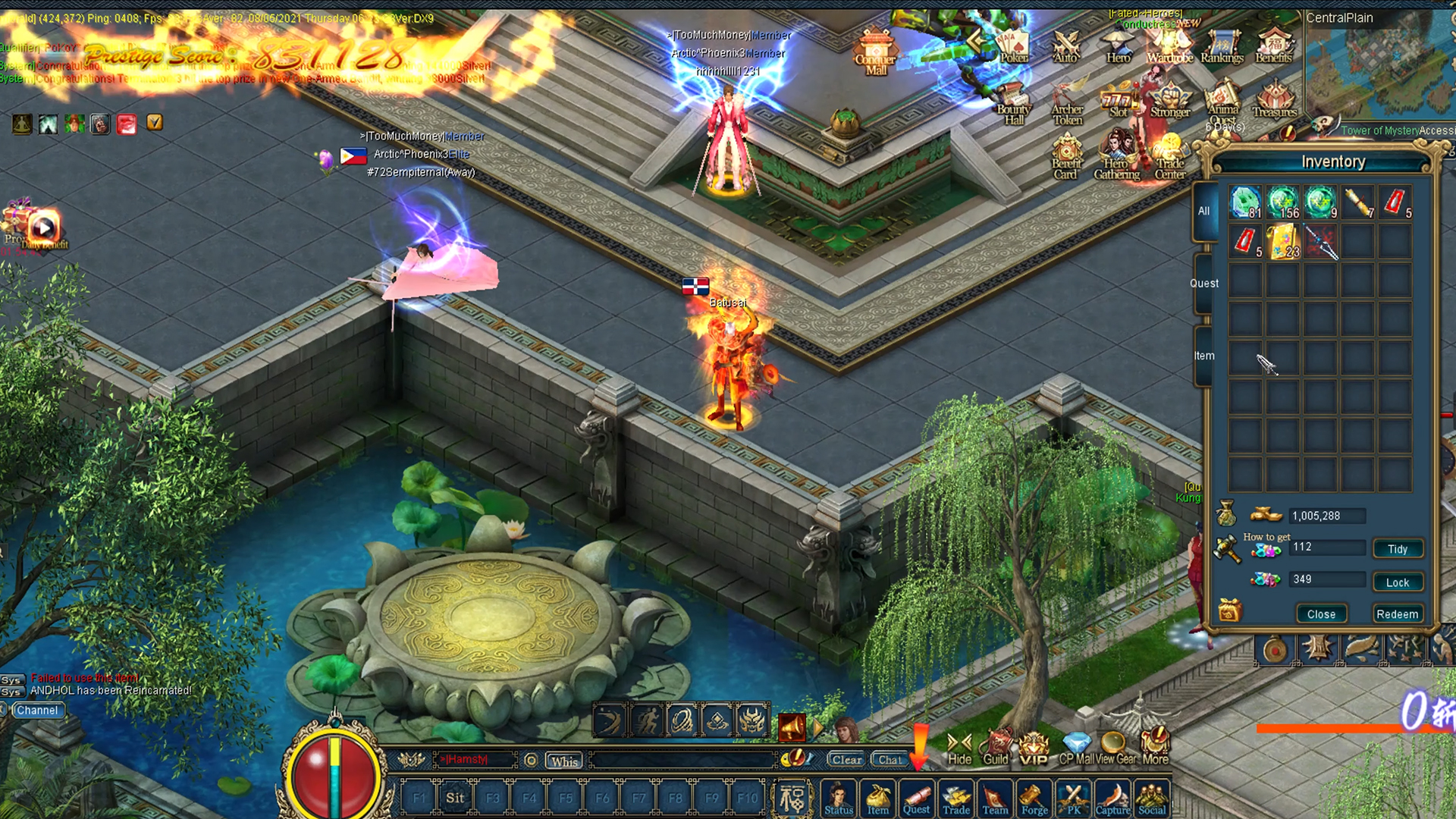Open the Wardrobe menu

coord(1169,47)
